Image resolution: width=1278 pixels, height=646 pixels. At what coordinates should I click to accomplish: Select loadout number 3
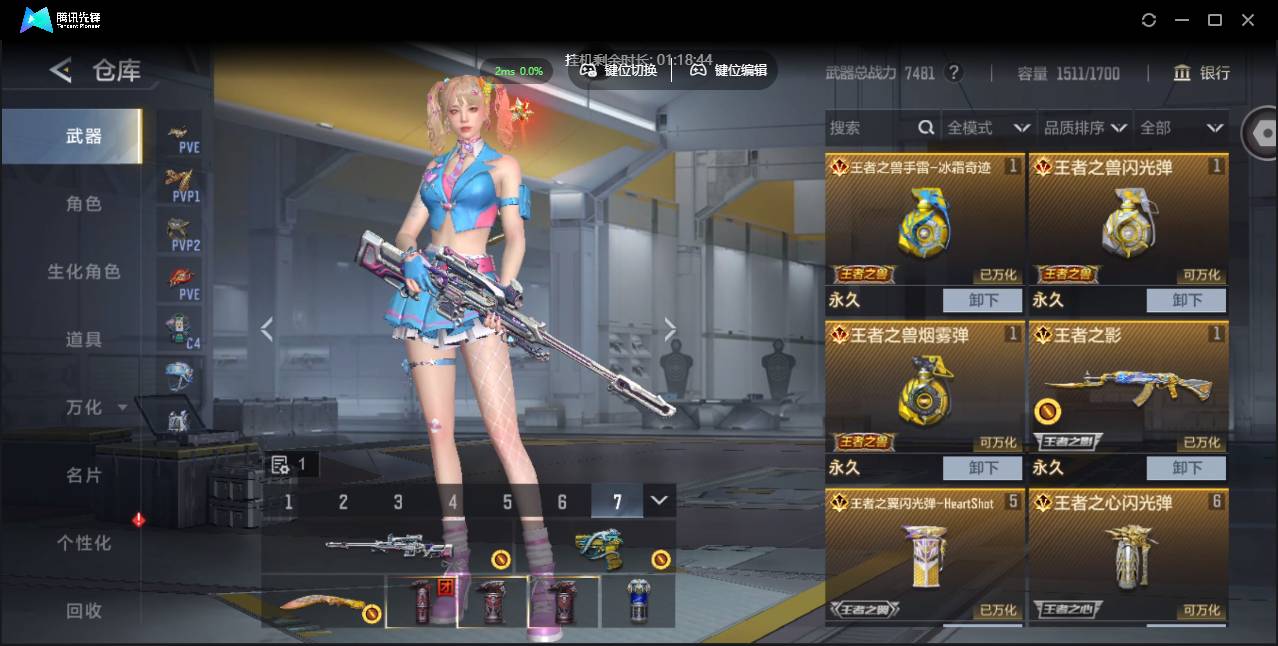(398, 502)
